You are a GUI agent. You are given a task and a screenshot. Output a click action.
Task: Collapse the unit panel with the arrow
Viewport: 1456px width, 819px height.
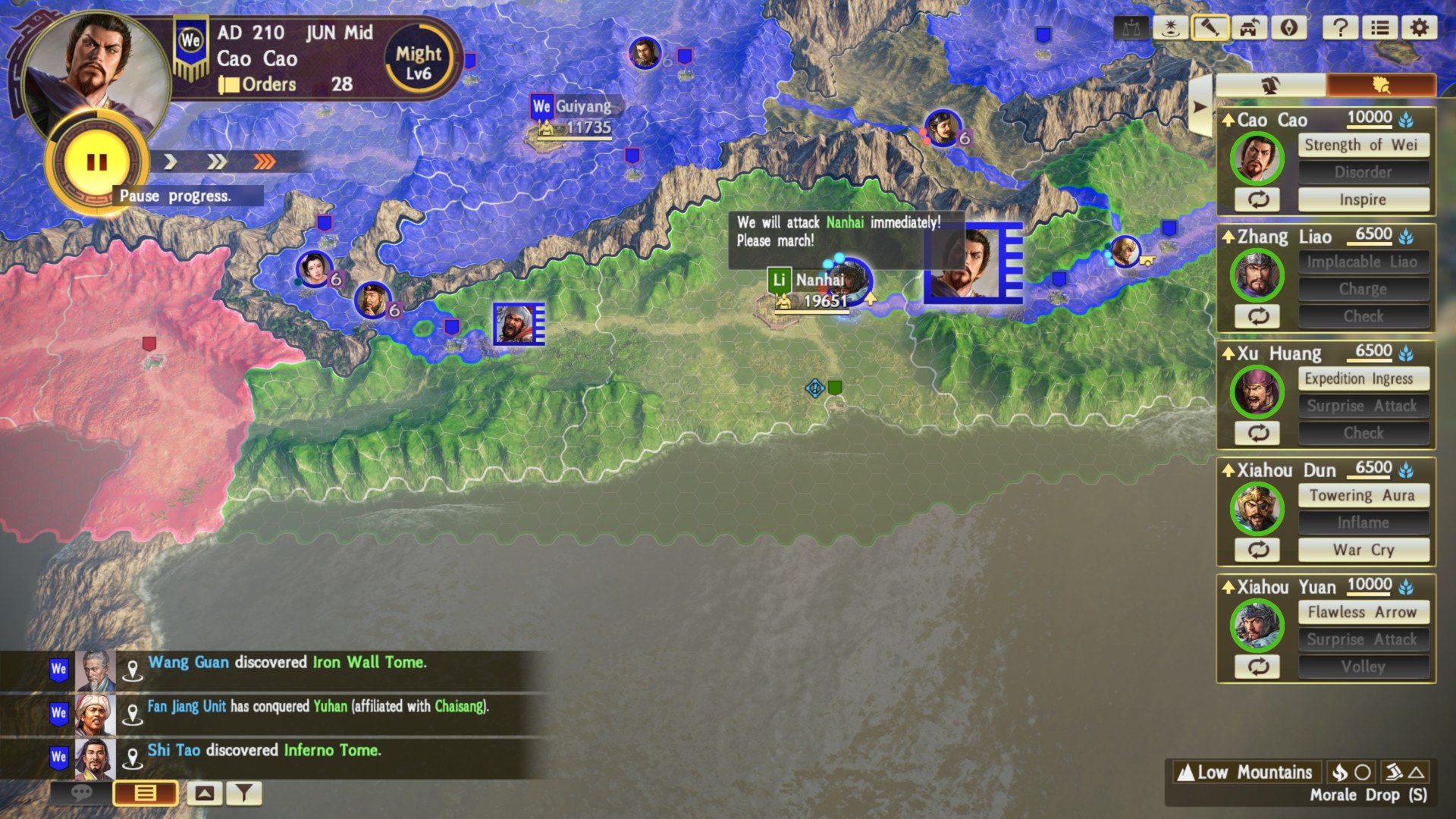[1199, 107]
